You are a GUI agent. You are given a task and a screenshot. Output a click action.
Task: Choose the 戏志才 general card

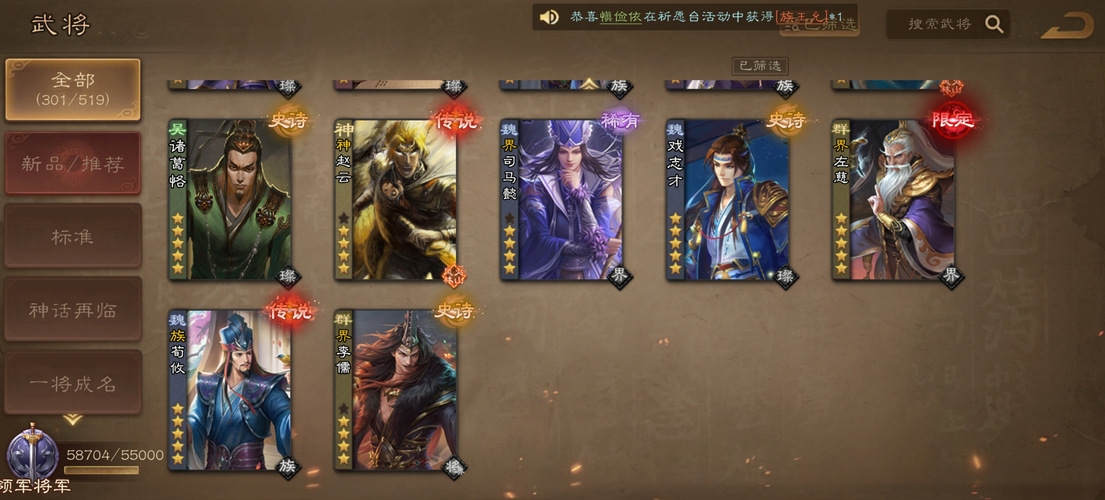point(729,200)
